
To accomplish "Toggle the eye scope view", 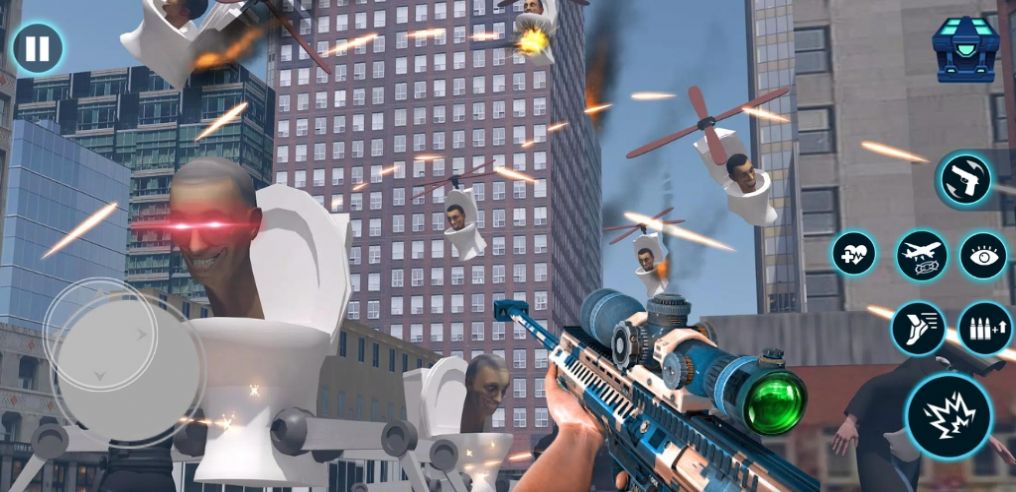I will (983, 256).
